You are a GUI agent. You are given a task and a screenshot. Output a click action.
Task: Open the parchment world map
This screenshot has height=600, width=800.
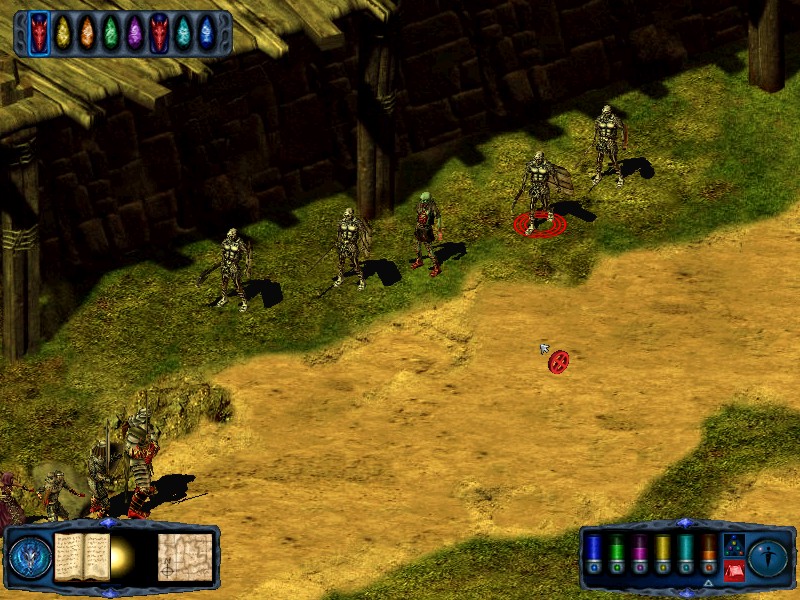[x=185, y=557]
